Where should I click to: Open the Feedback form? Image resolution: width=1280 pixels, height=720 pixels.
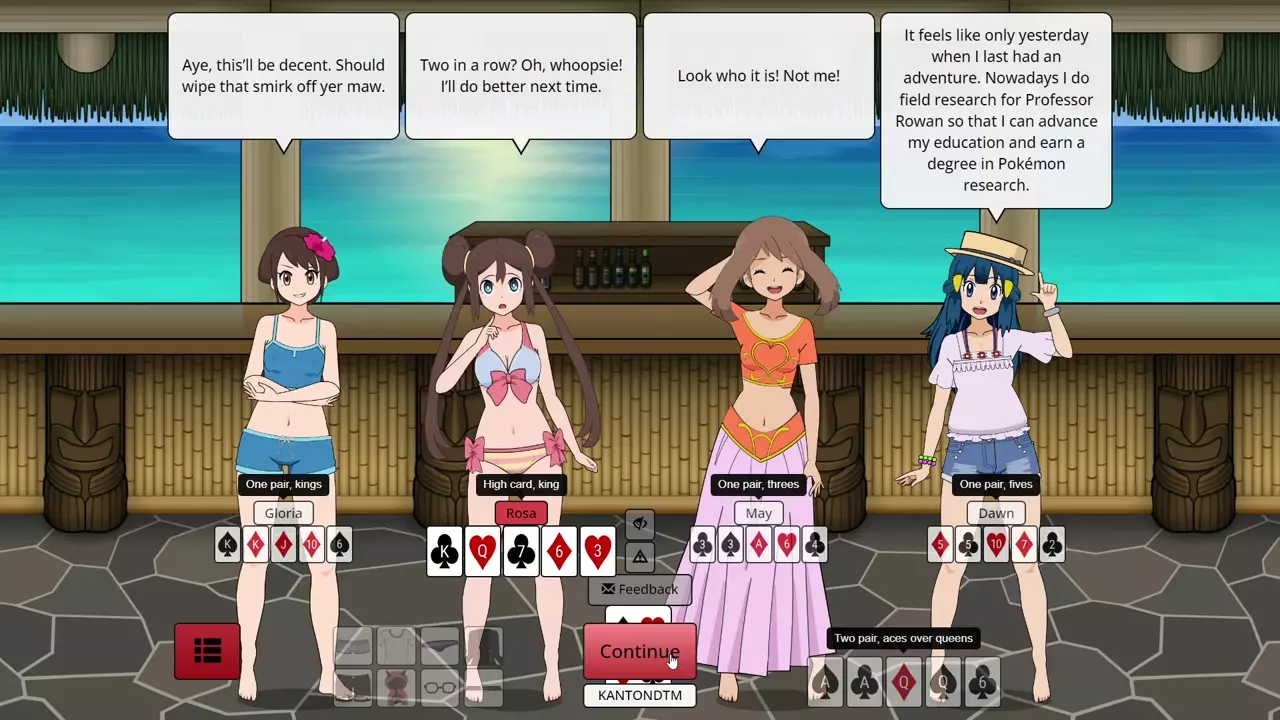pyautogui.click(x=639, y=589)
